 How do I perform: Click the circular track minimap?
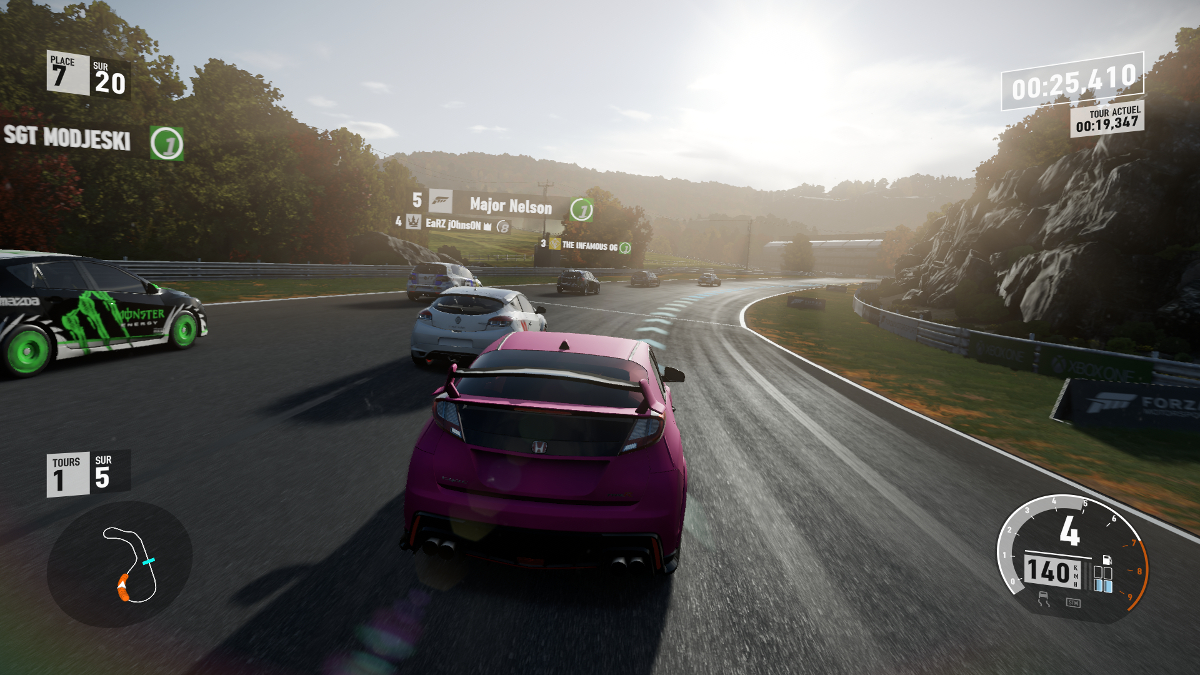(119, 564)
